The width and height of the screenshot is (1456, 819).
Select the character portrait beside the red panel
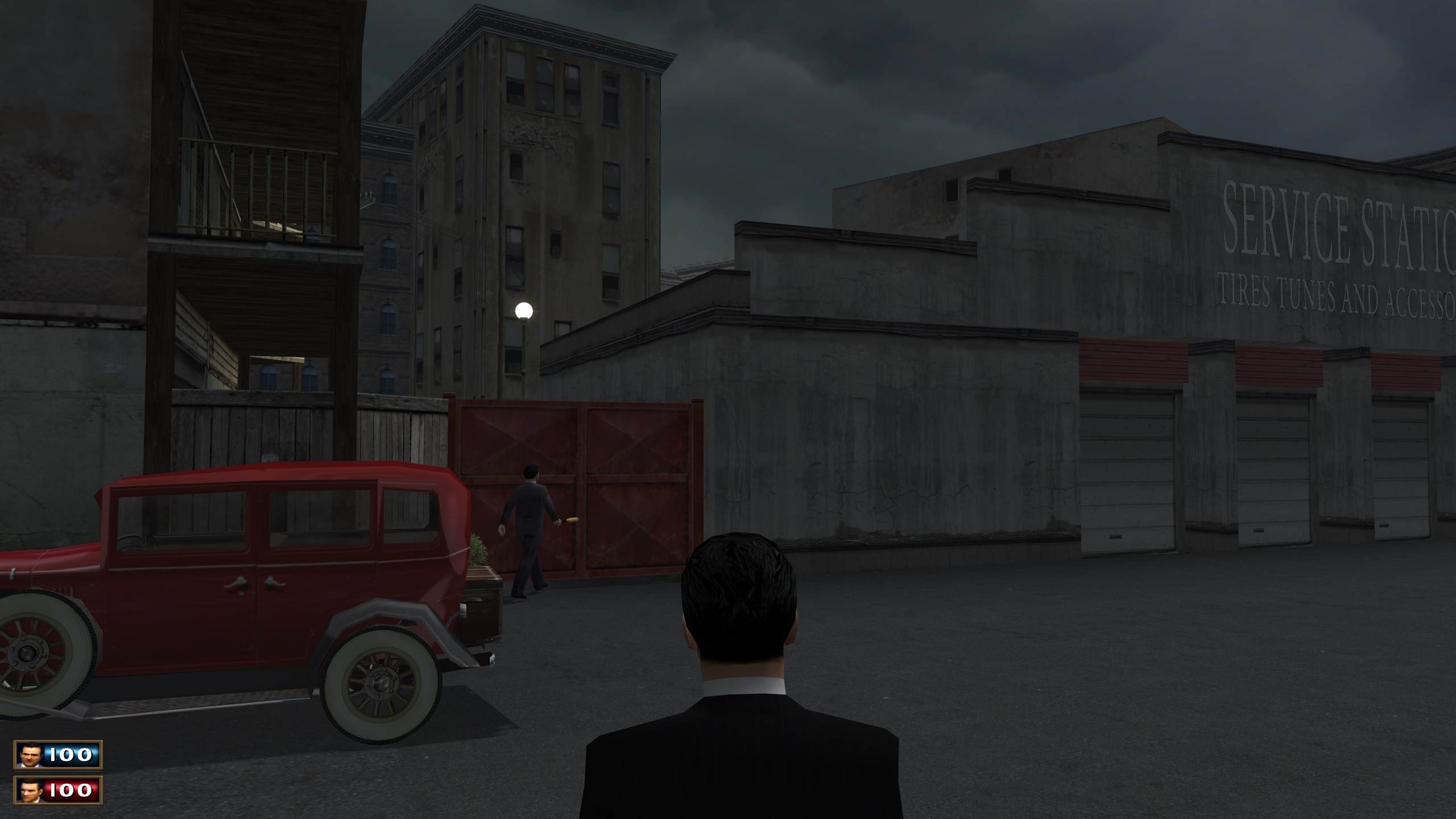point(29,790)
